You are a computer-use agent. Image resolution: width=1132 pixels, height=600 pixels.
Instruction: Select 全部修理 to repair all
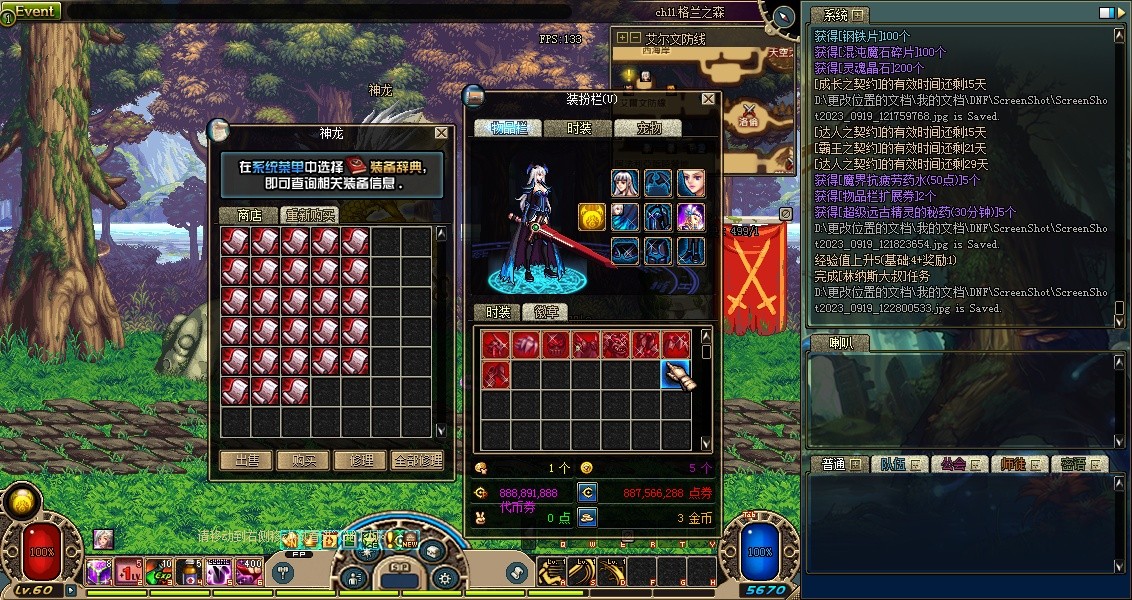coord(417,461)
